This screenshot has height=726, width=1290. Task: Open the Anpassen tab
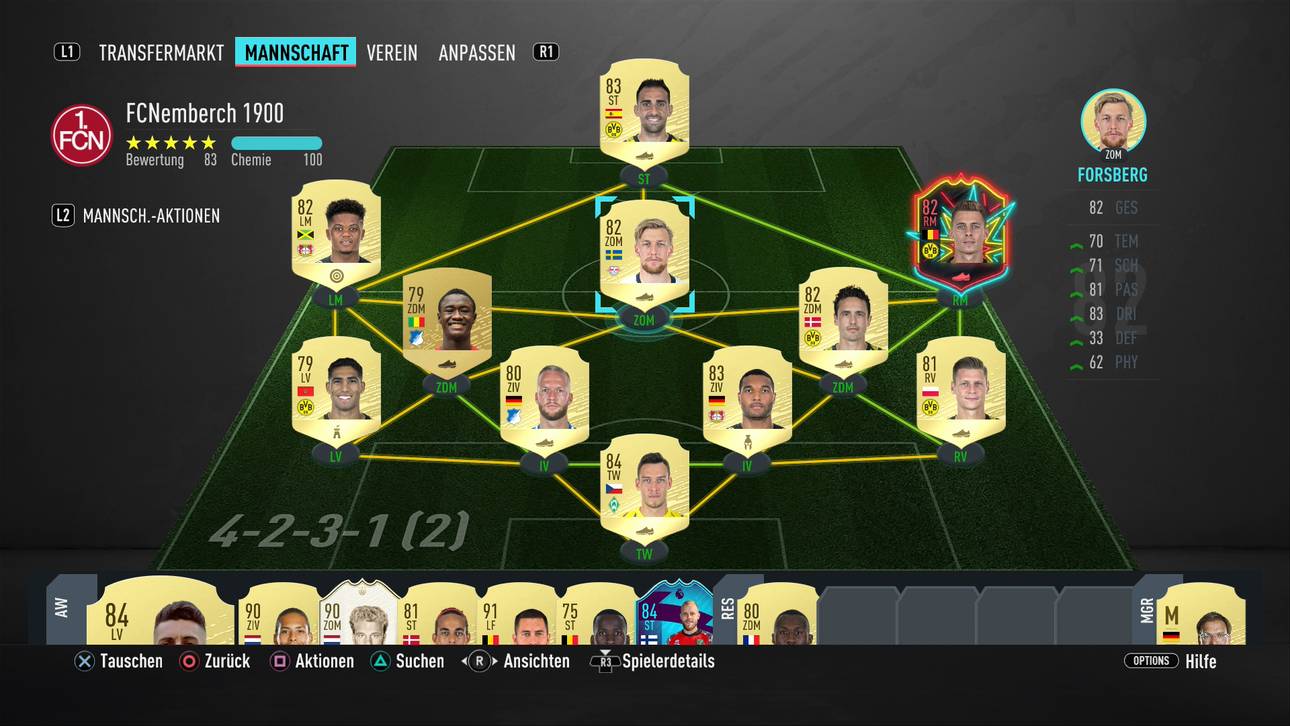click(x=477, y=52)
